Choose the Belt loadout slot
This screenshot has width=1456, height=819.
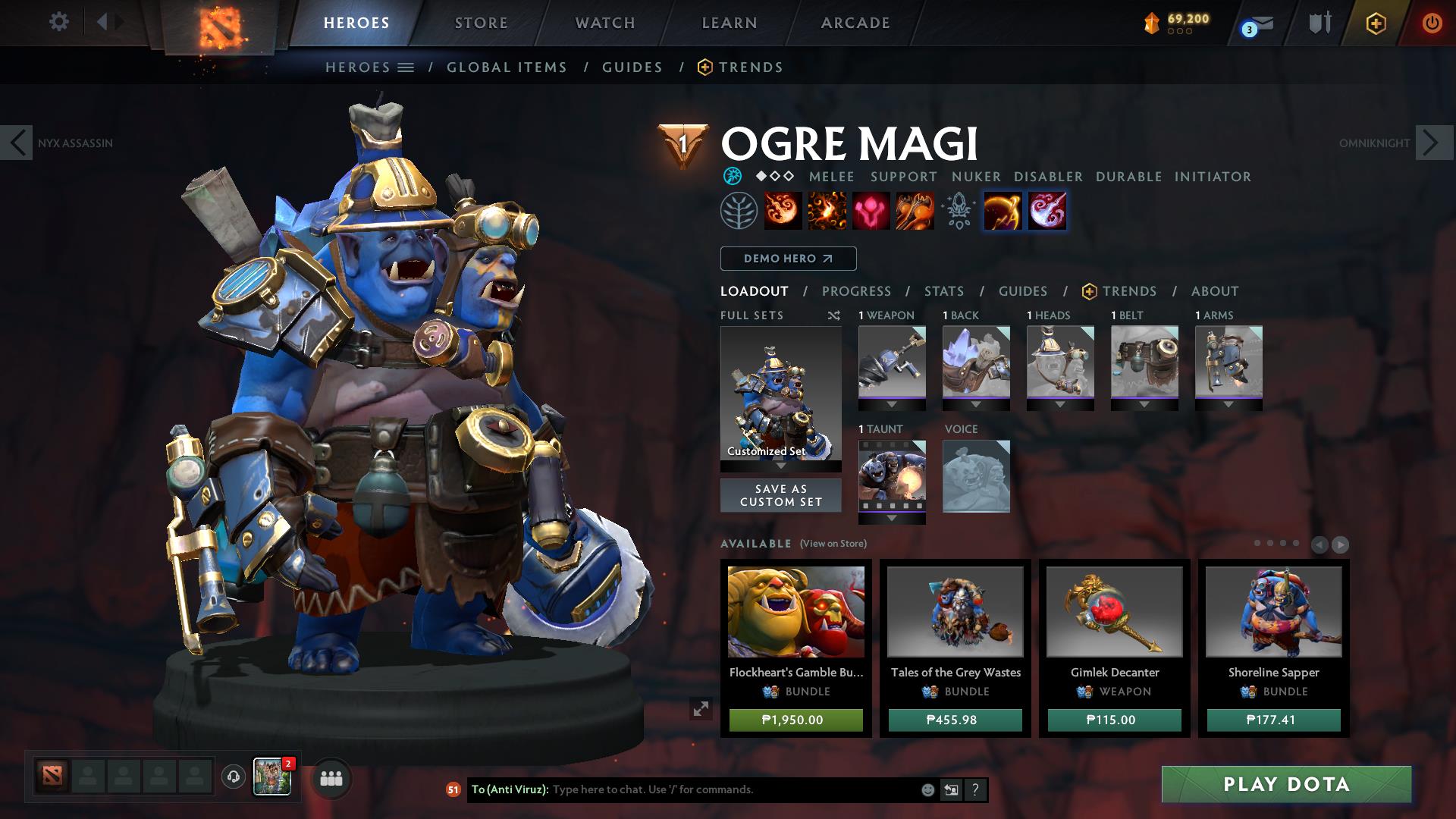coord(1144,362)
